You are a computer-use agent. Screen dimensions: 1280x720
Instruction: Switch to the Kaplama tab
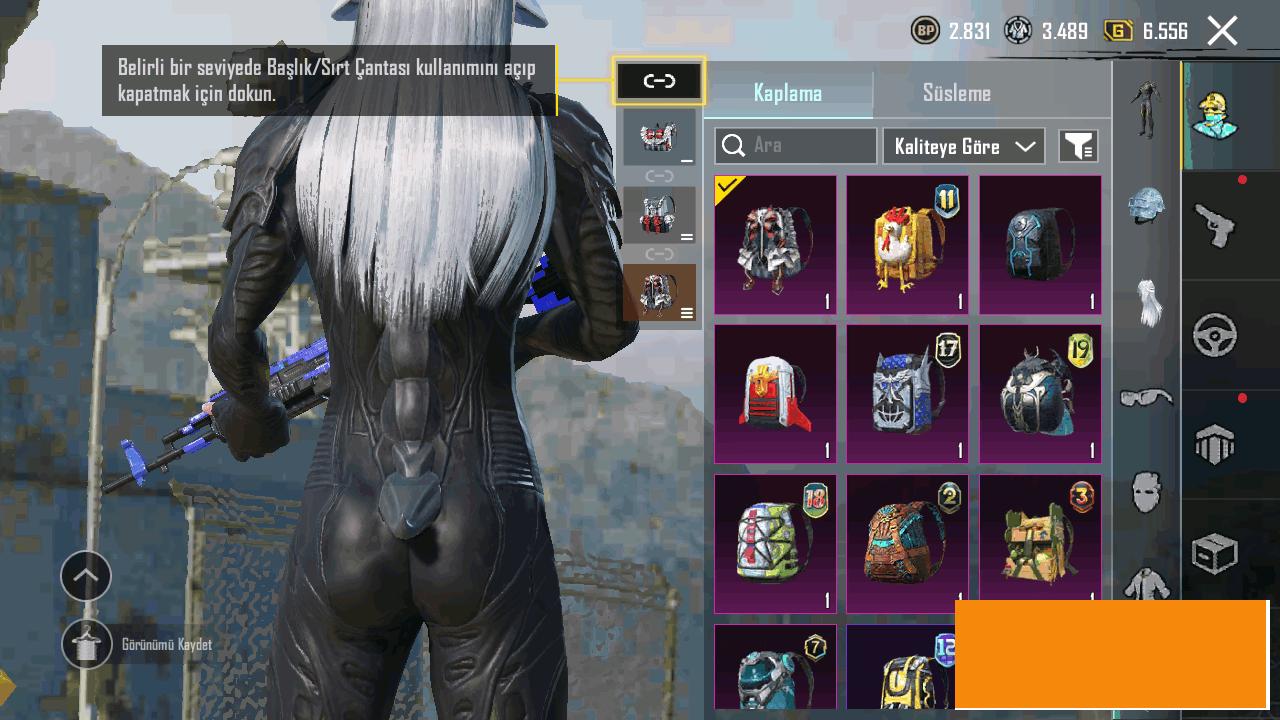788,93
